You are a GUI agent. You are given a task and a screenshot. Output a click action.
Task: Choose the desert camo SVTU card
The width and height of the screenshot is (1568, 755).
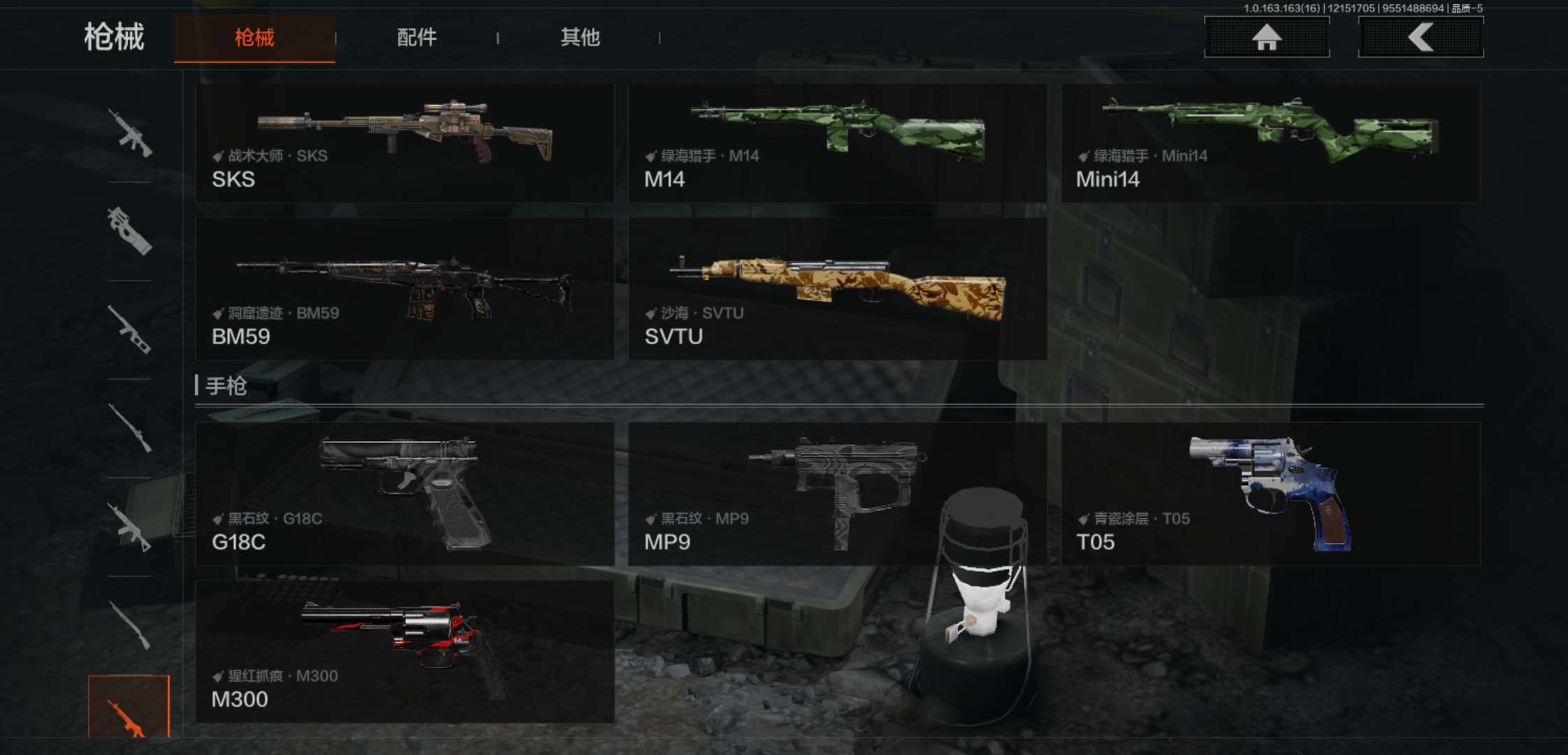pyautogui.click(x=837, y=289)
